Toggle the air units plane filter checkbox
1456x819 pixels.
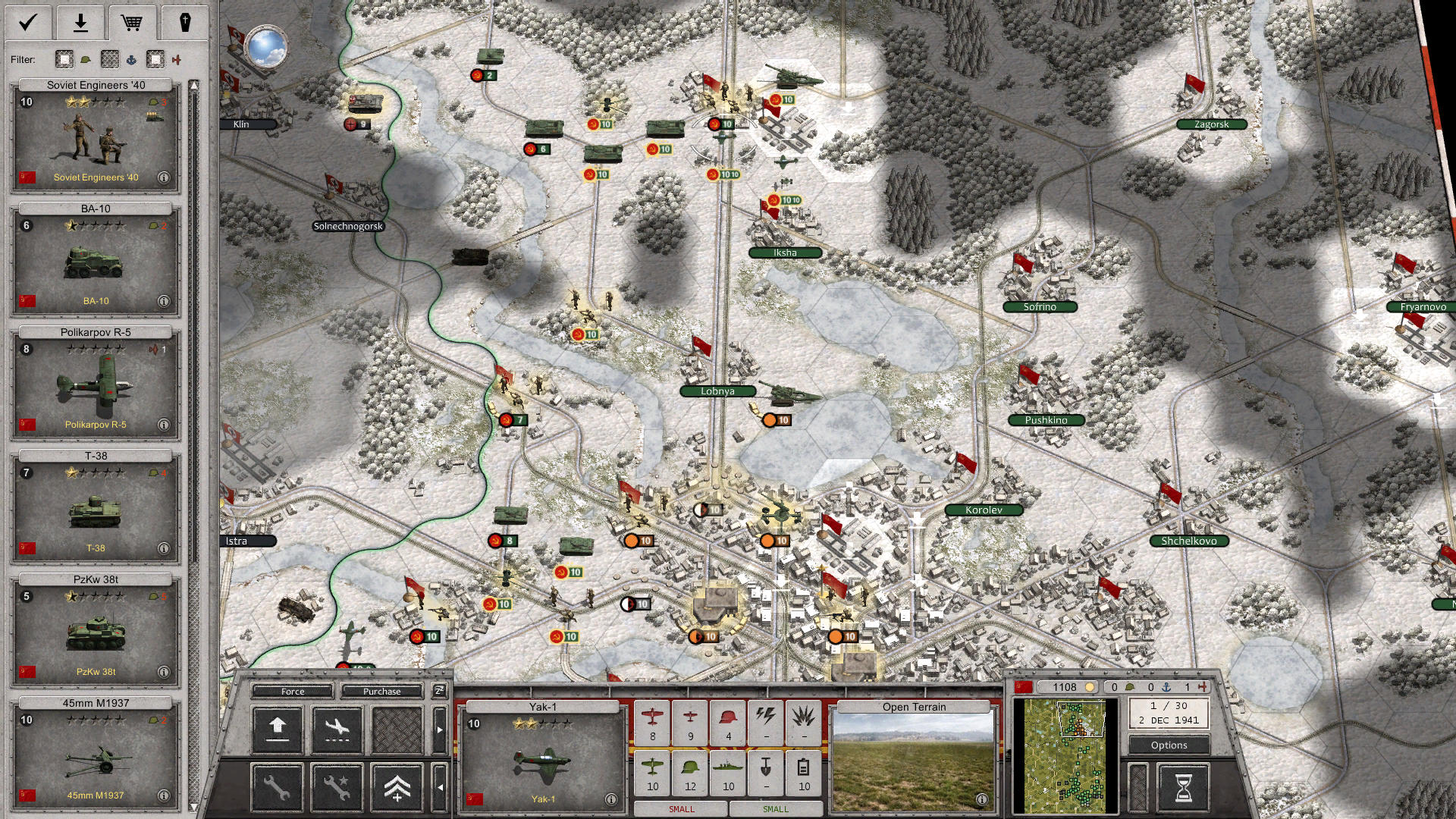[155, 59]
